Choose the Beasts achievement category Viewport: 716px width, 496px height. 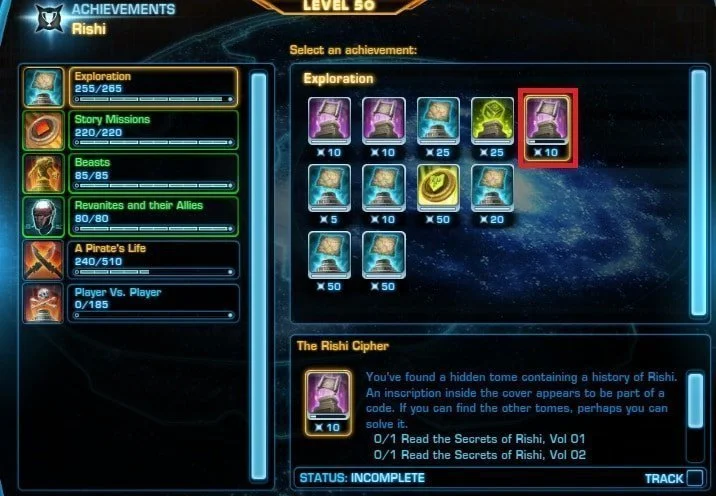[155, 173]
